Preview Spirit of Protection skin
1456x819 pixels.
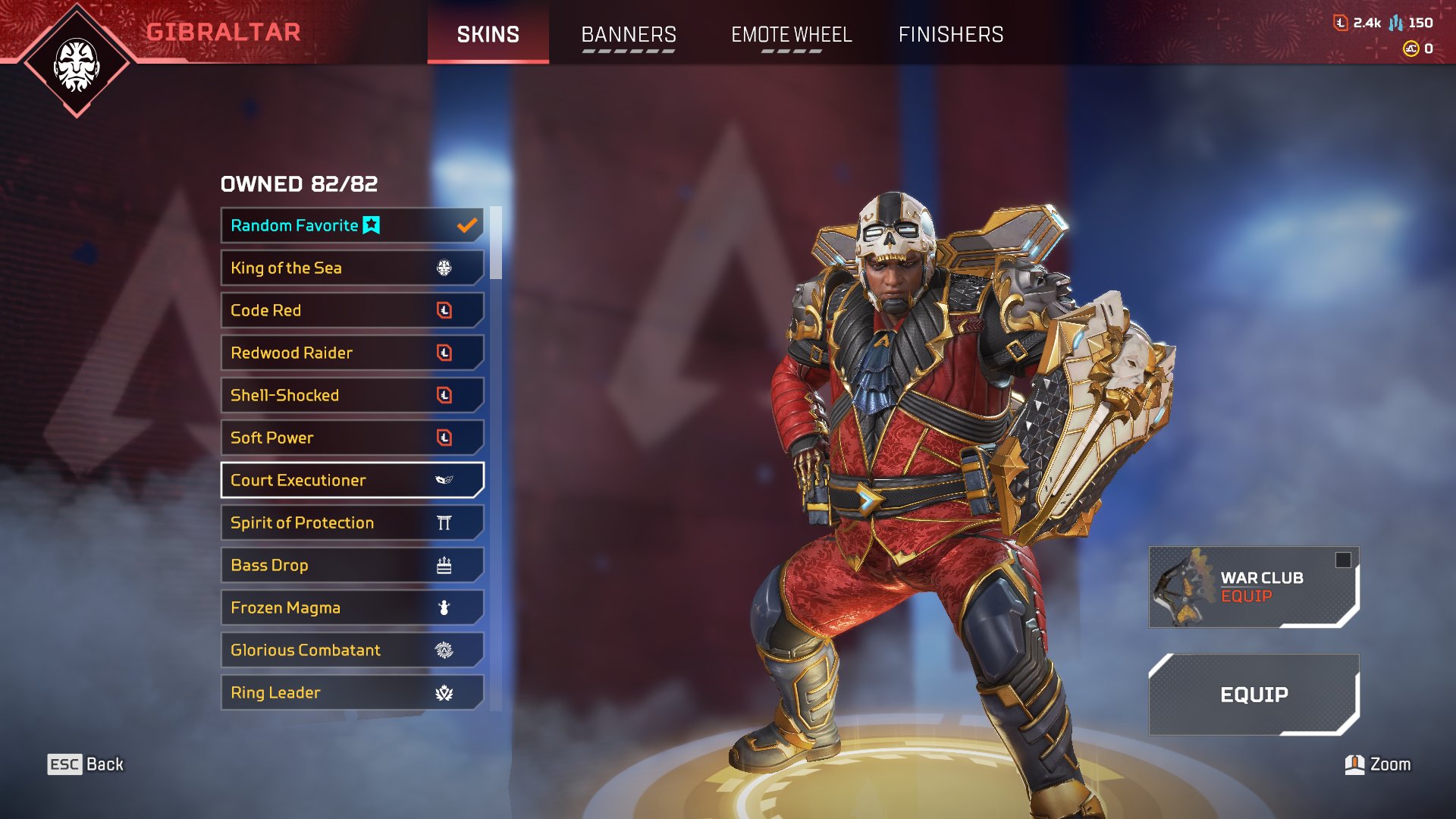tap(352, 522)
